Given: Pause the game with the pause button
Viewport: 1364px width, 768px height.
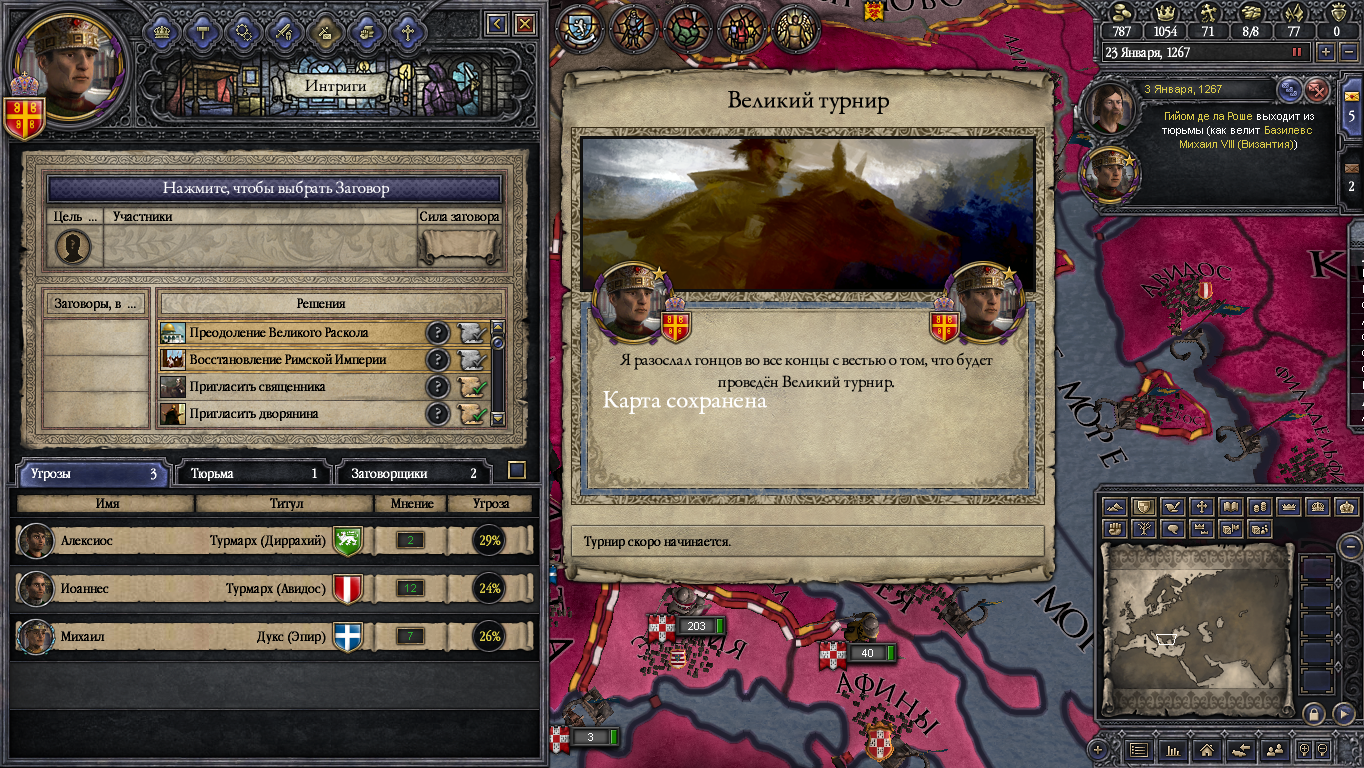Looking at the screenshot, I should point(1298,52).
